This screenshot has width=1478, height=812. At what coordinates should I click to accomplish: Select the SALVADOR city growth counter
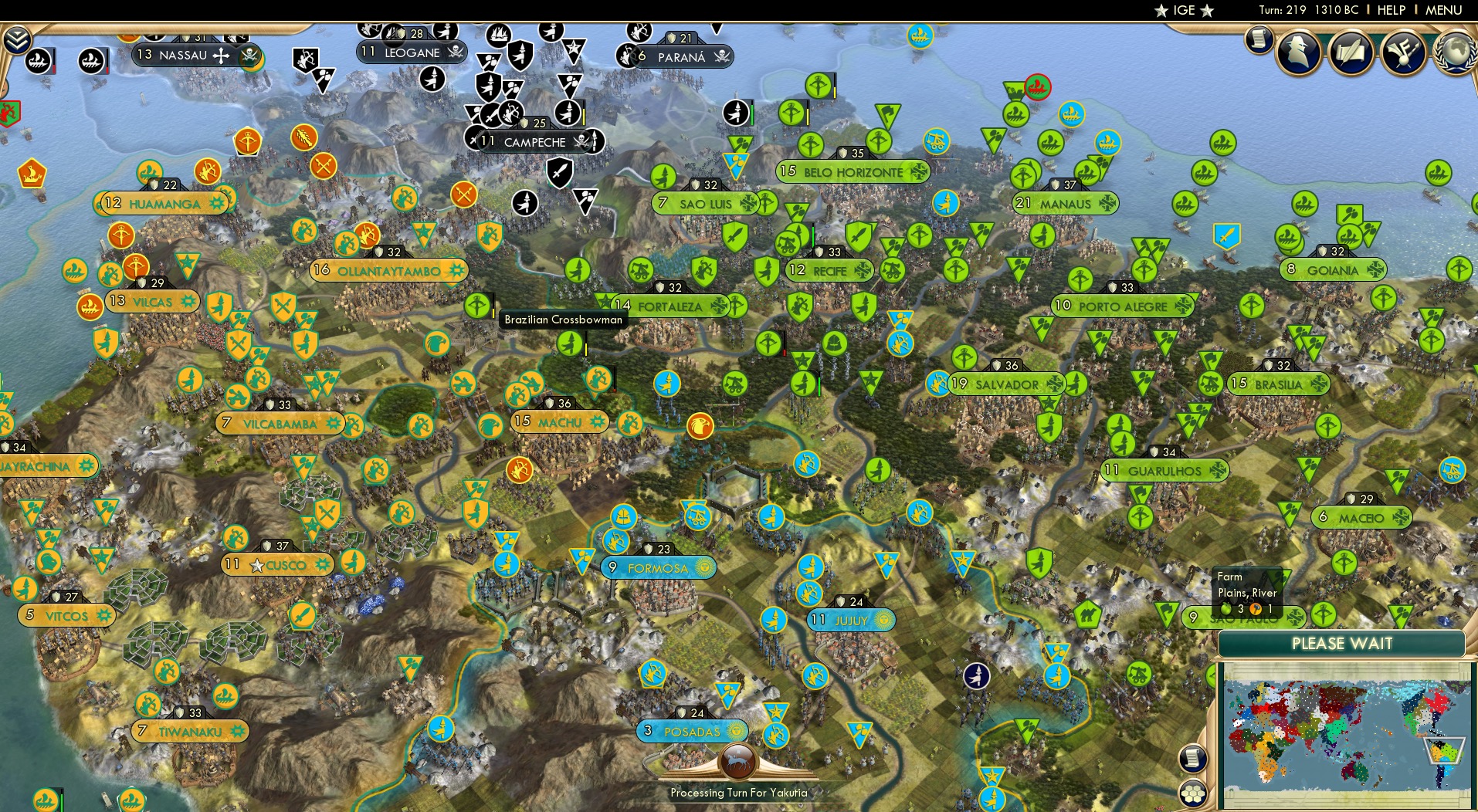(960, 384)
